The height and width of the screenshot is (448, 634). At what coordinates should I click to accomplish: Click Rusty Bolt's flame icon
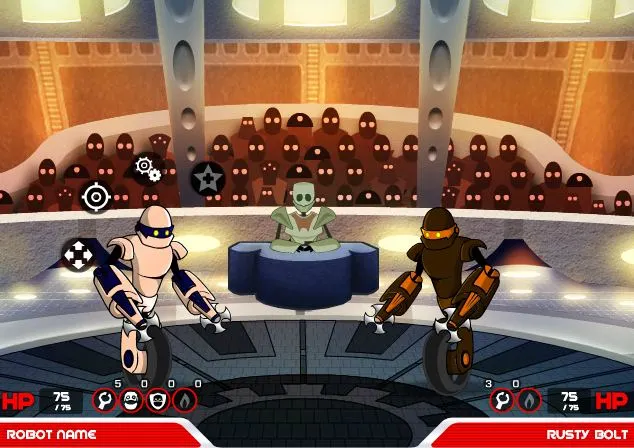tap(528, 401)
